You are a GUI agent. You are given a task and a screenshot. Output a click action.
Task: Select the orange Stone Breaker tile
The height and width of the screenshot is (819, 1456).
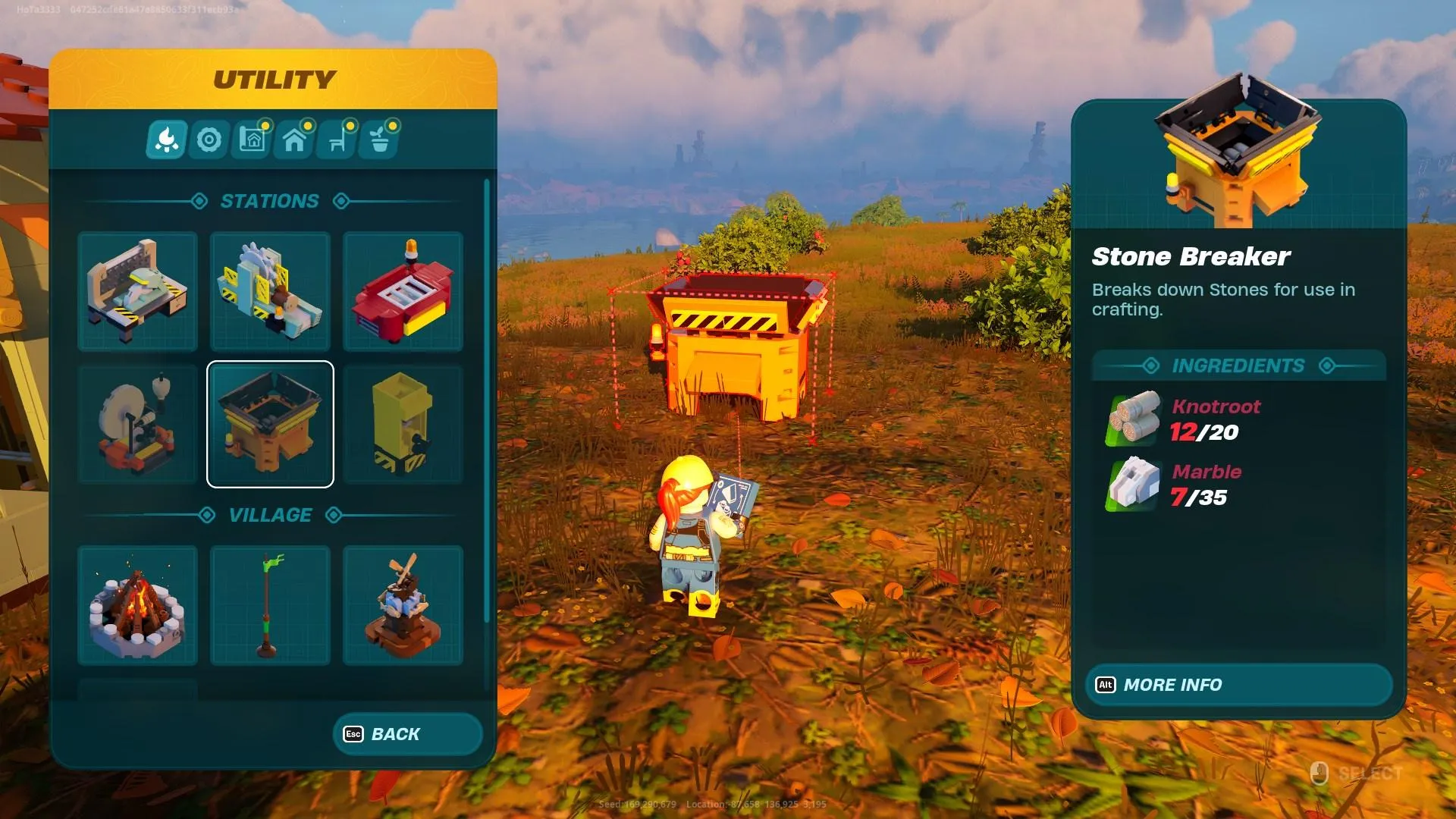click(271, 424)
